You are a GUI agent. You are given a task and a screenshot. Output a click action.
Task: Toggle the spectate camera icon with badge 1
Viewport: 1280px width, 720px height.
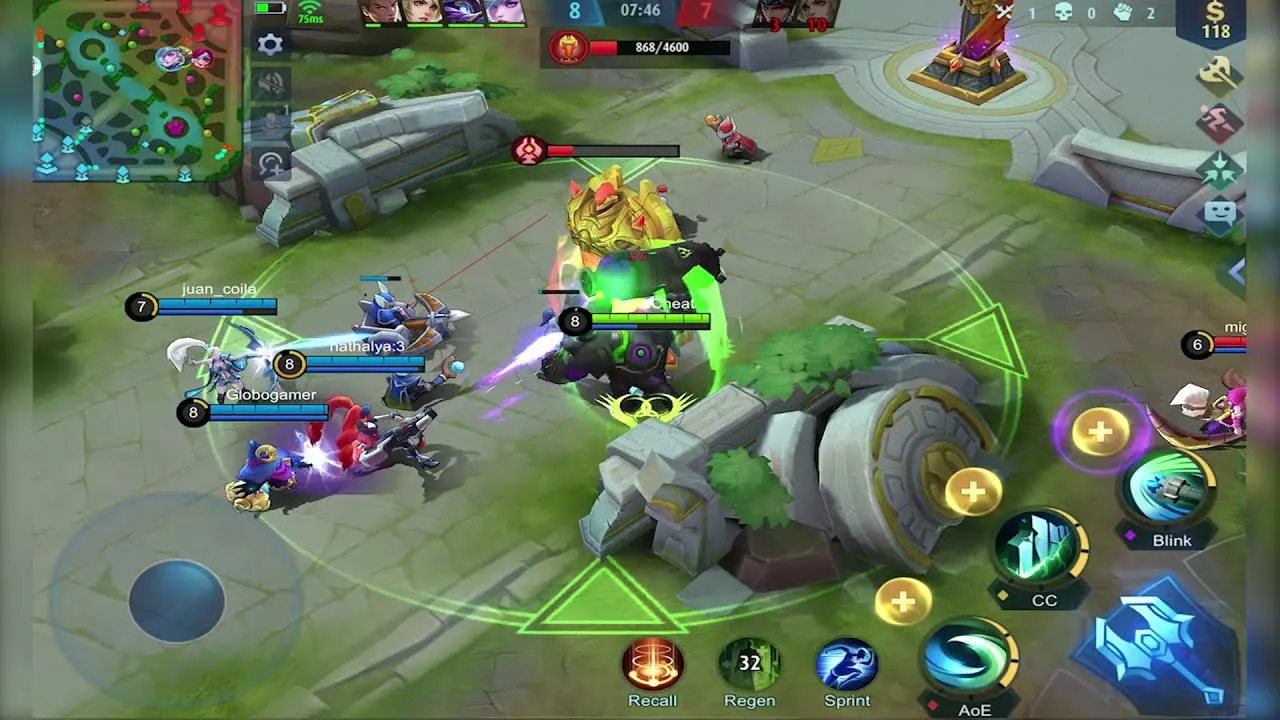coord(268,125)
